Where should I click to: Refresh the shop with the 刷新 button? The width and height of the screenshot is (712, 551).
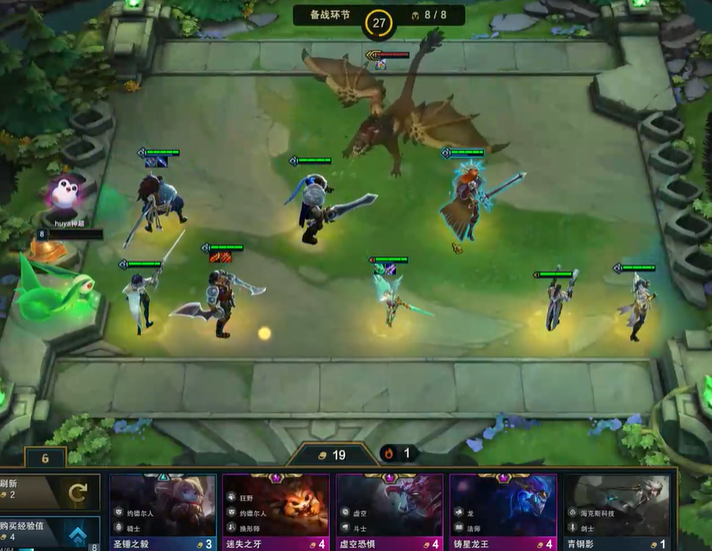[x=48, y=492]
